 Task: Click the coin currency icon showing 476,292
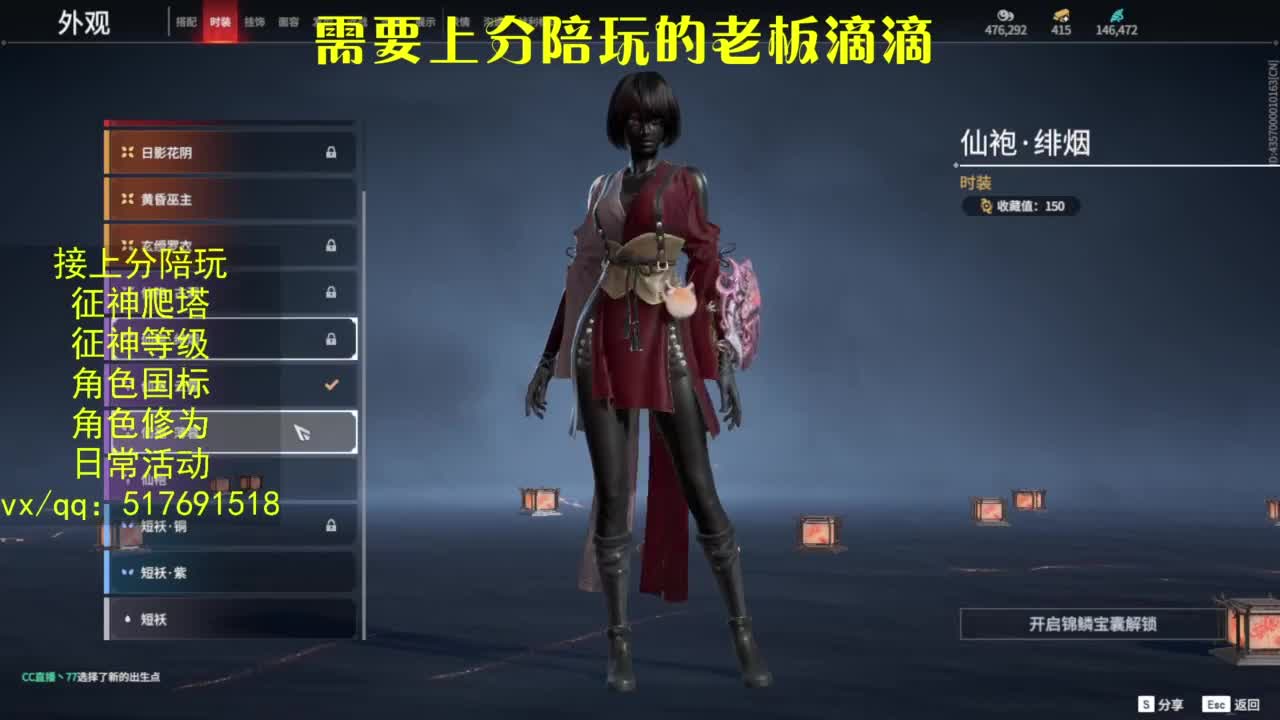(1005, 15)
